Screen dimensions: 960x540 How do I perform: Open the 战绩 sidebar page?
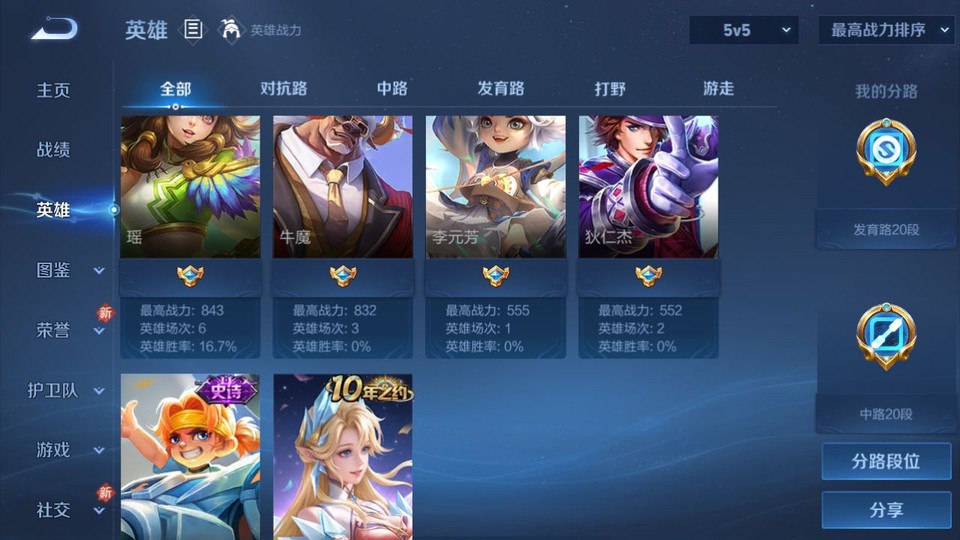point(54,150)
